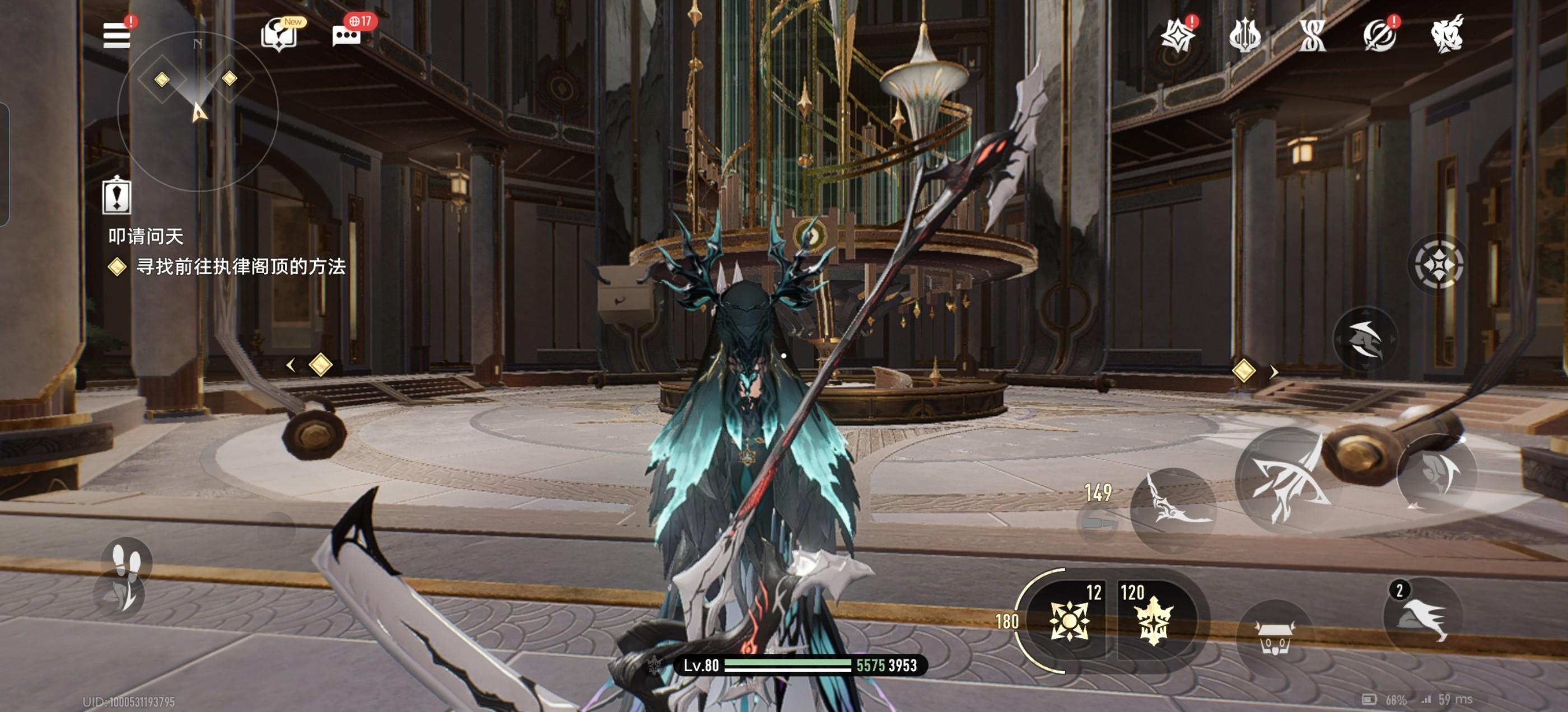Image resolution: width=1568 pixels, height=712 pixels.
Task: Open the diamond star icon in top bar
Action: pos(1177,36)
